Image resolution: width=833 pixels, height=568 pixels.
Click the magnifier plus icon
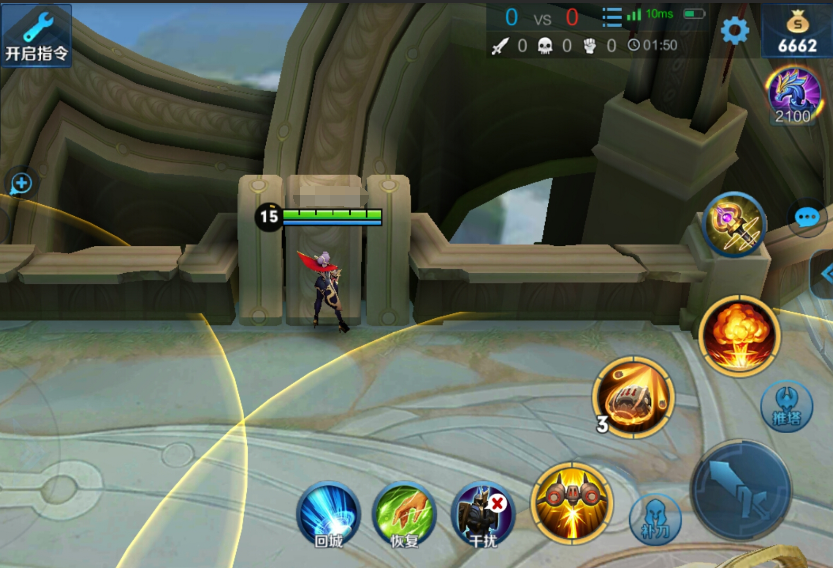click(x=20, y=183)
